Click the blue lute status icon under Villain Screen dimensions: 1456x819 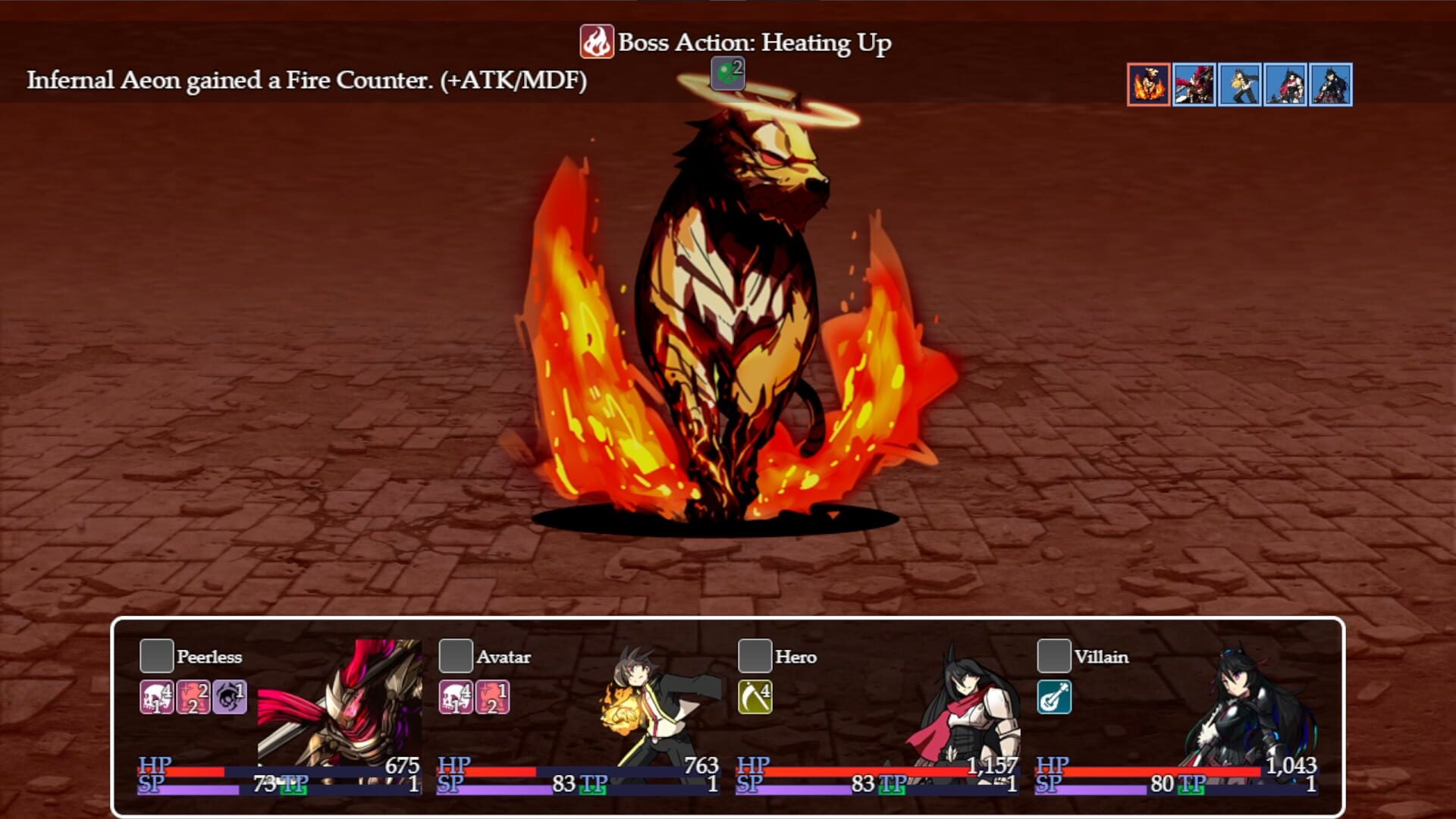[1054, 698]
